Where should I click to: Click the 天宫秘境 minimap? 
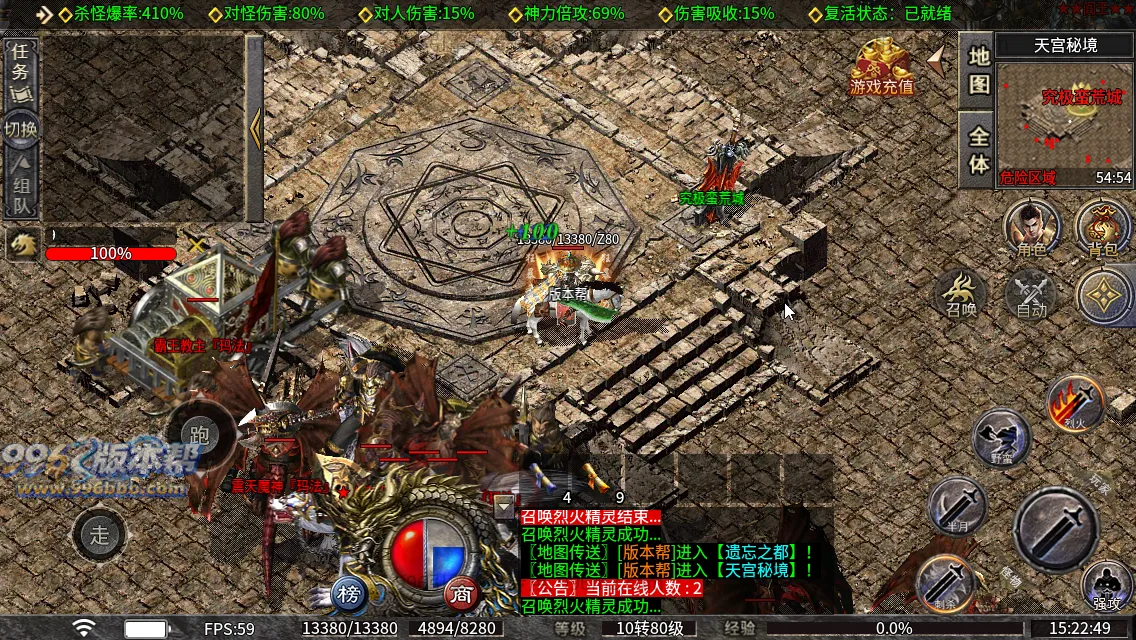(1065, 116)
